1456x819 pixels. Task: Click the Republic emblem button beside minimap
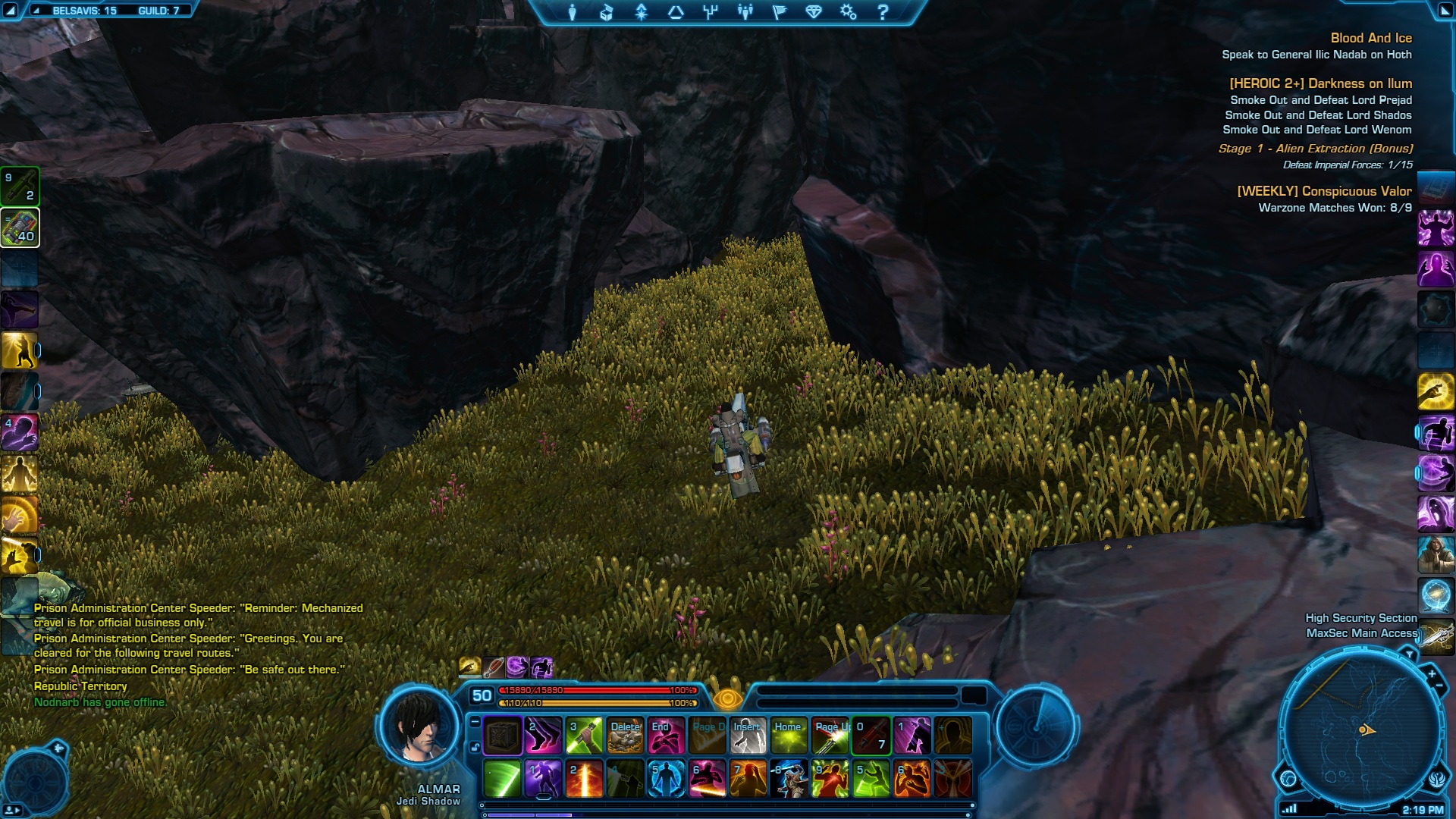click(x=1437, y=778)
